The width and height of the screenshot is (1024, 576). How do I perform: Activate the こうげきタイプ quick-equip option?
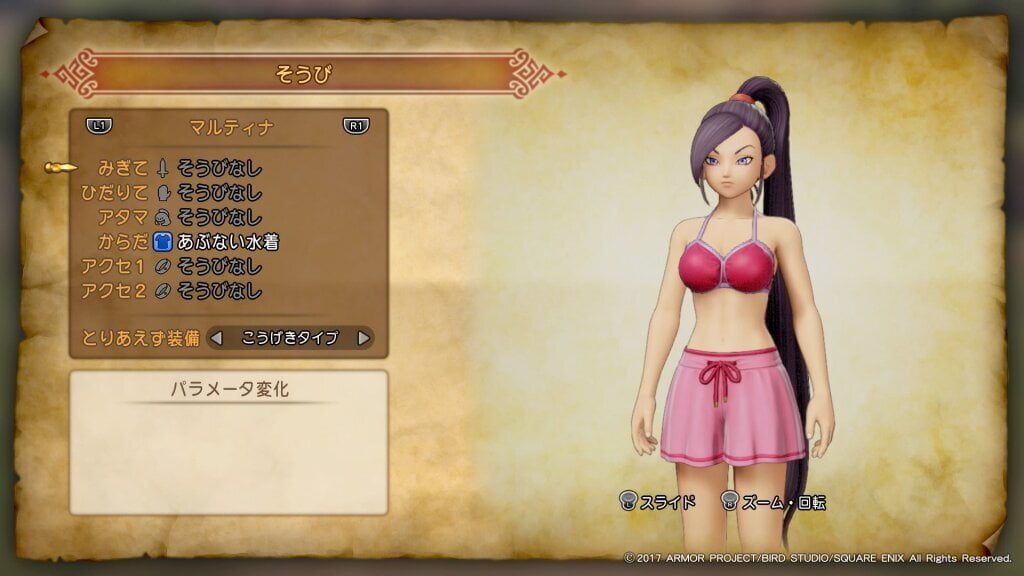[289, 338]
